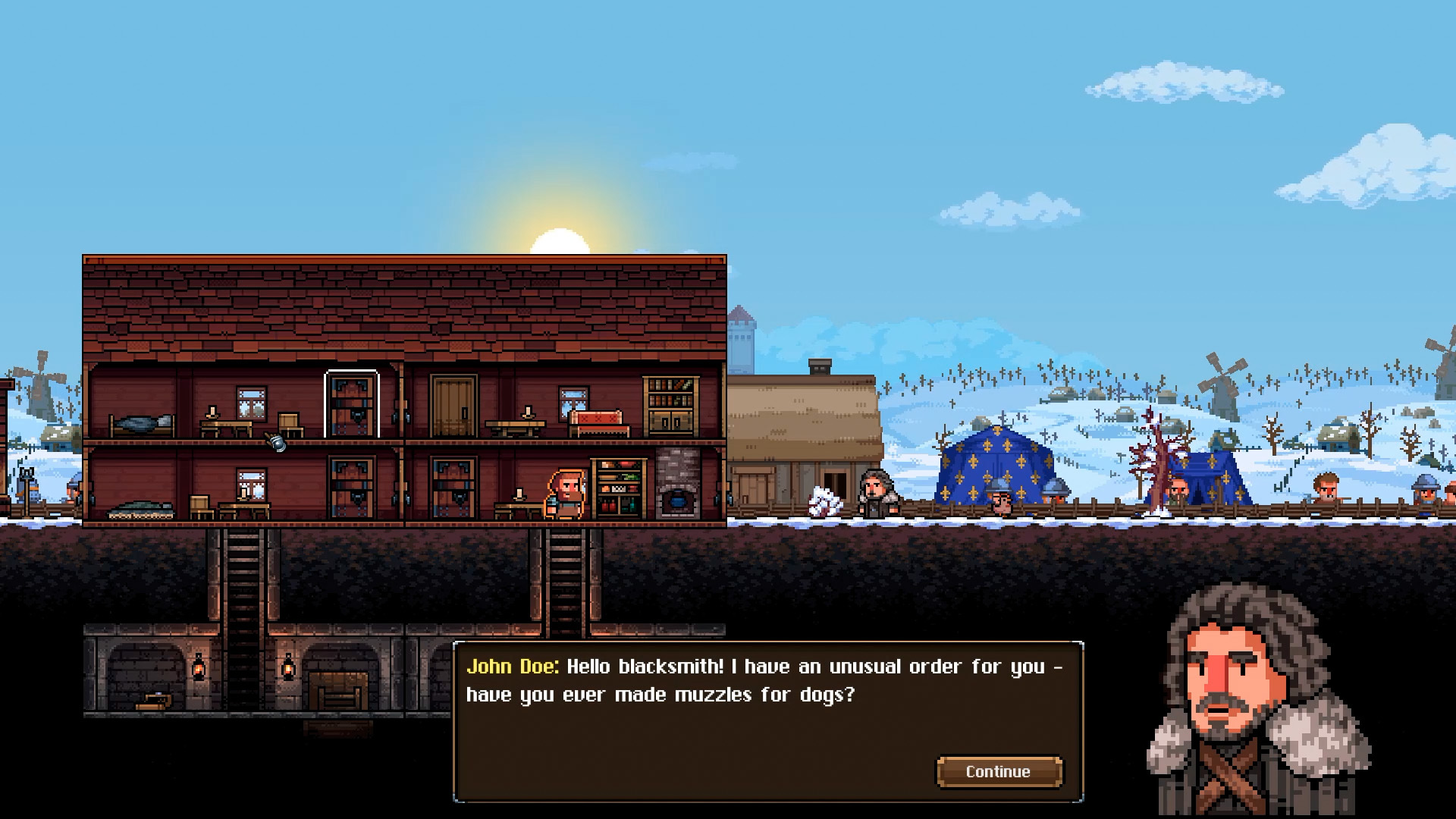Click the lantern in the left basement room
Image resolution: width=1456 pixels, height=819 pixels.
(198, 667)
